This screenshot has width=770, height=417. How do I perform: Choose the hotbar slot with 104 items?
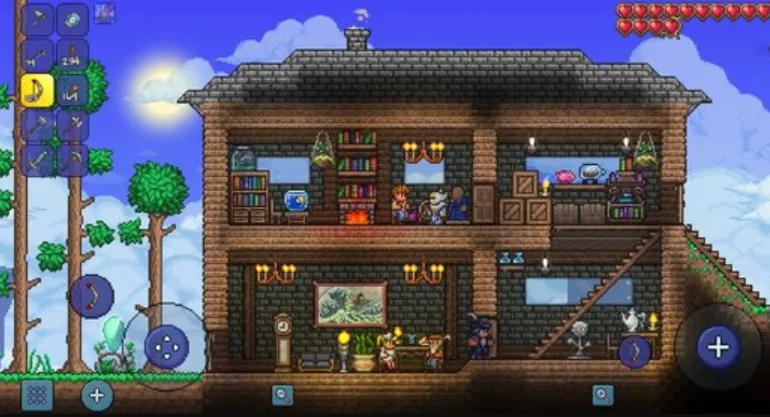72,91
